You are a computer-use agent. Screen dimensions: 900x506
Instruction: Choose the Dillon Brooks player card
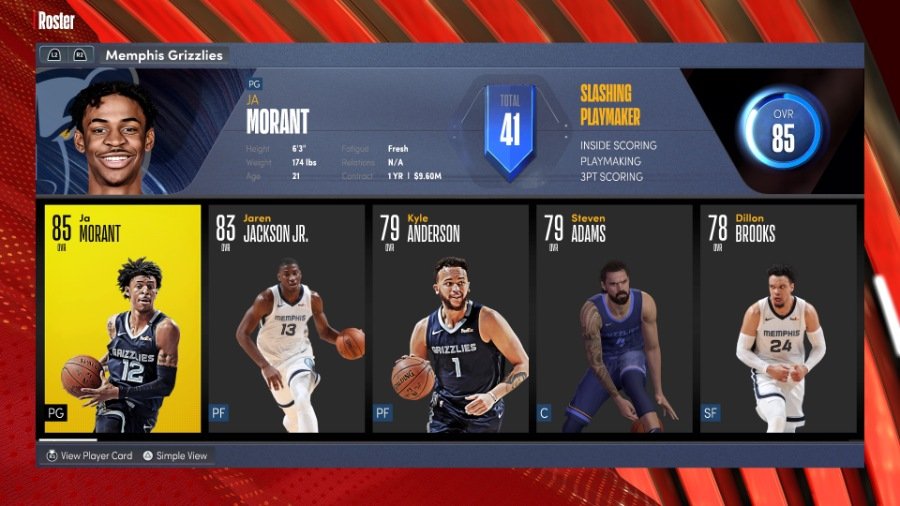tap(778, 318)
